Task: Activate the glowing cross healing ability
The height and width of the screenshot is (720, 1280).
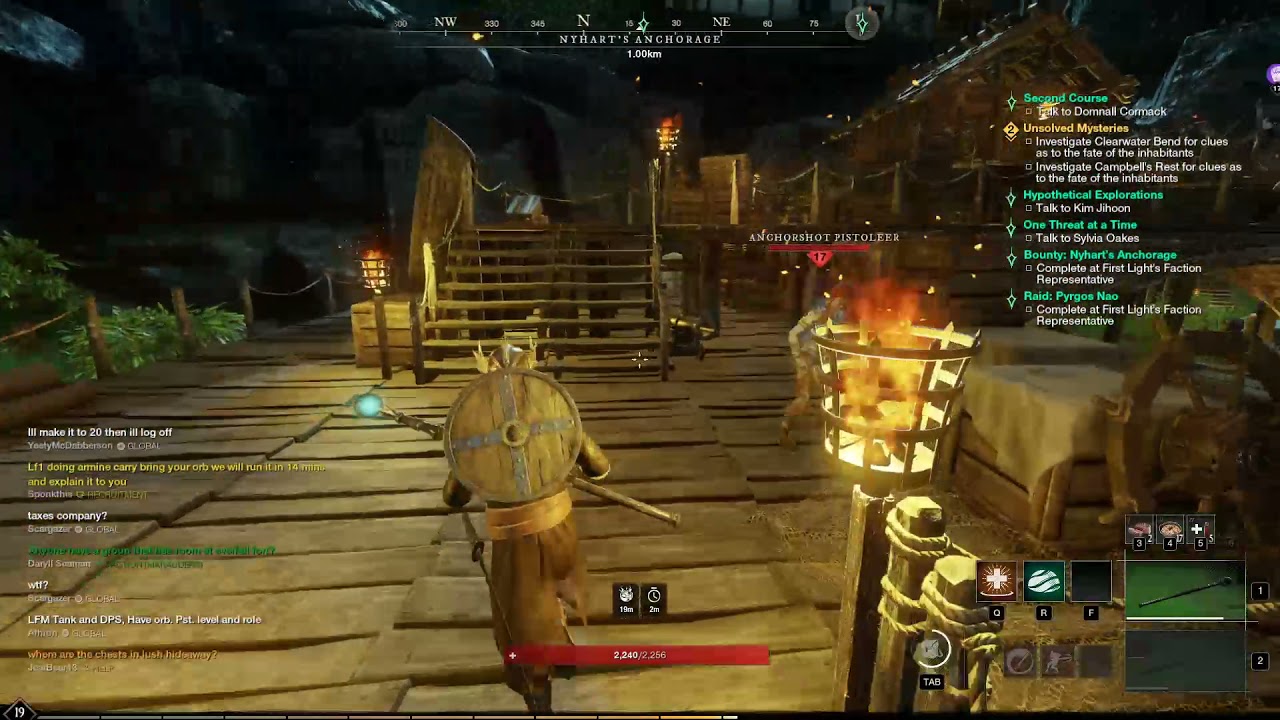Action: 996,581
